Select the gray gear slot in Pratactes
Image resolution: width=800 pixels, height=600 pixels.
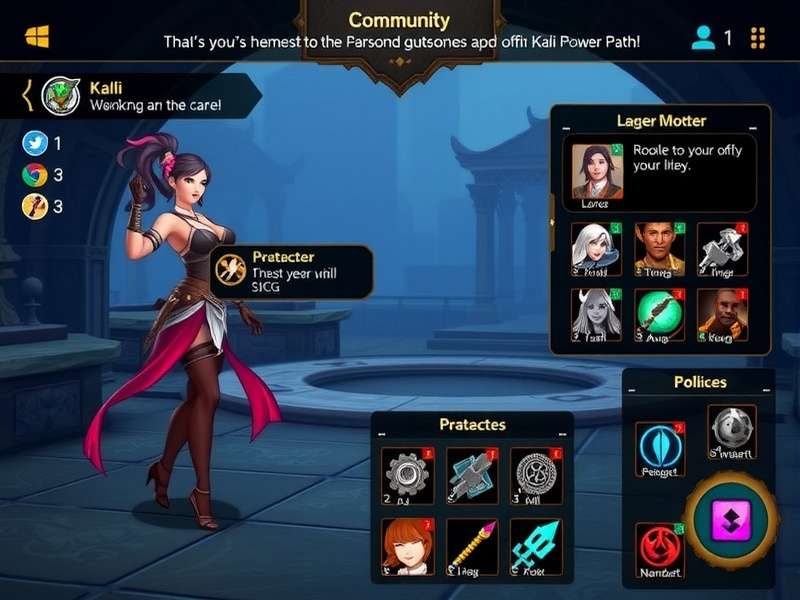coord(408,476)
